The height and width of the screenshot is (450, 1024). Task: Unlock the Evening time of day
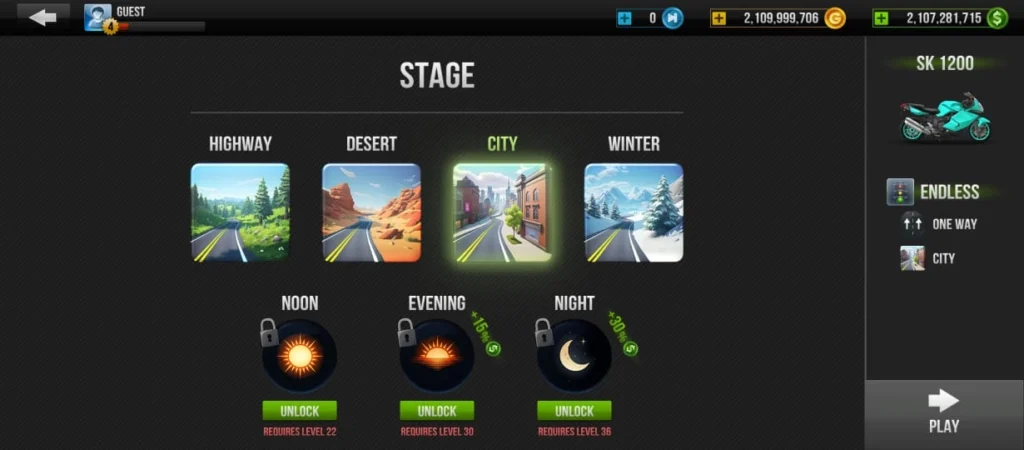(x=436, y=411)
